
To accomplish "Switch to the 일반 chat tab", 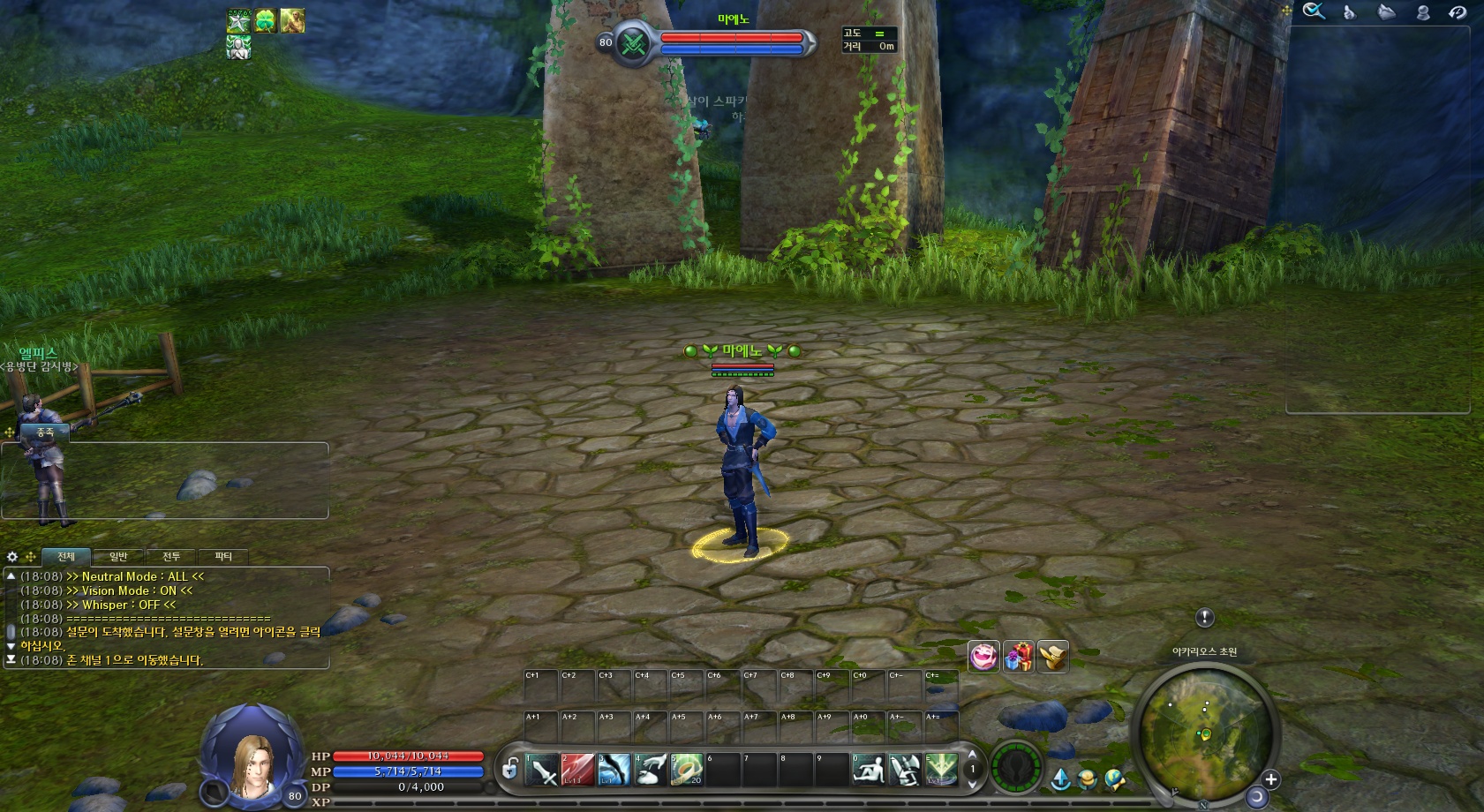I will [118, 557].
